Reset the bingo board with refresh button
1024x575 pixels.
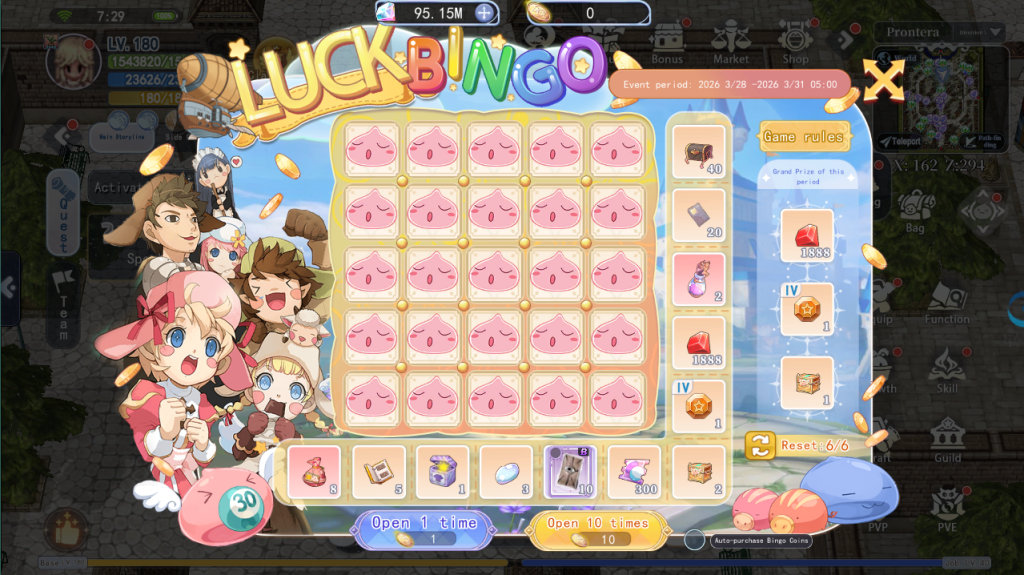coord(760,446)
